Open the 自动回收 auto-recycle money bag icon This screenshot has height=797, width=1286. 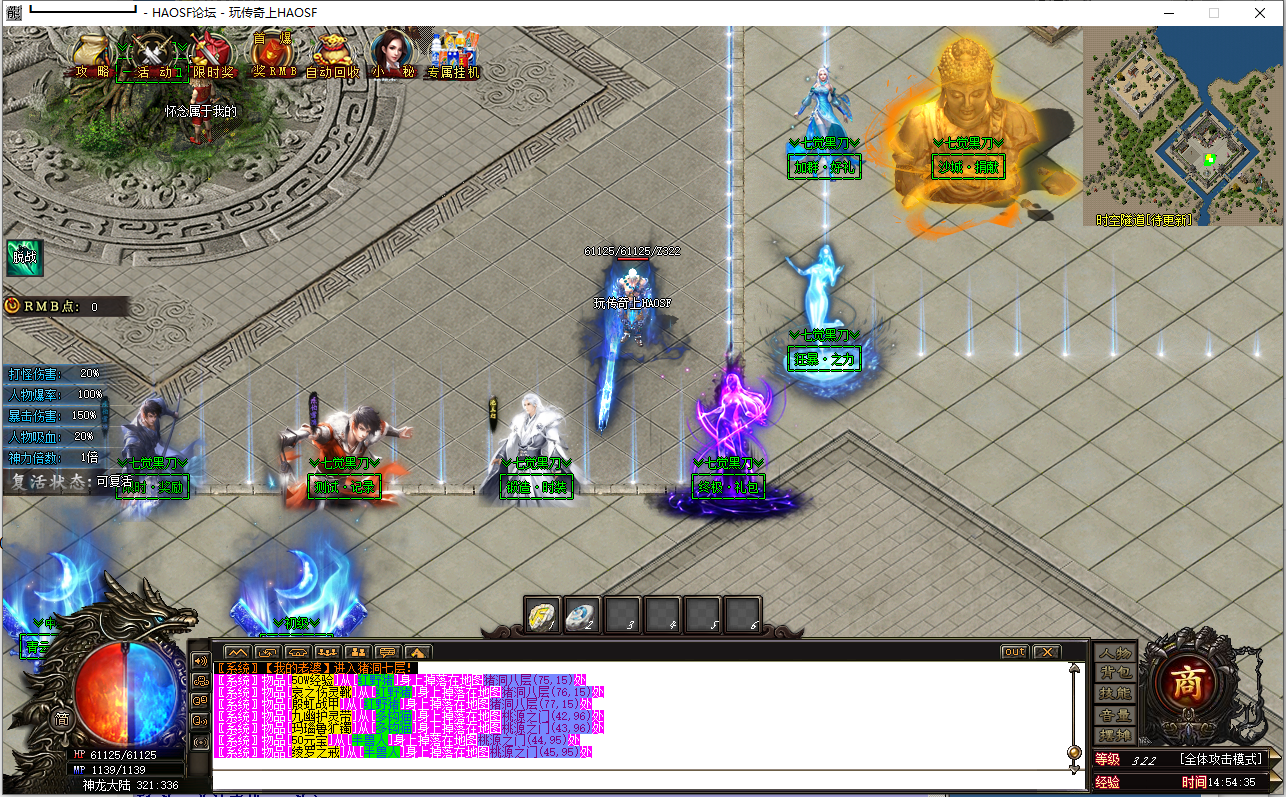click(x=331, y=55)
